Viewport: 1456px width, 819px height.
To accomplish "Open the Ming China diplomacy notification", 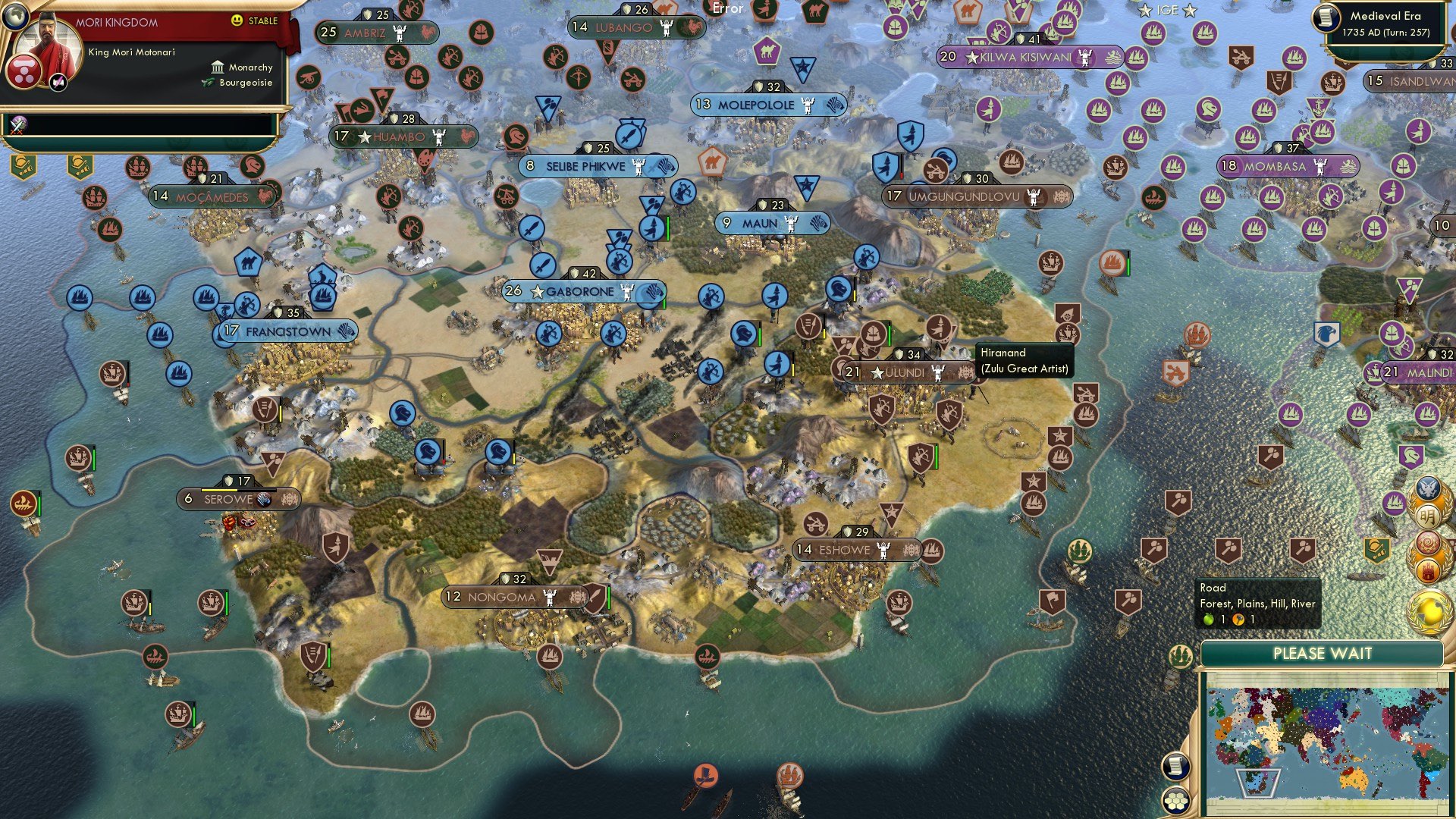I will (1429, 515).
